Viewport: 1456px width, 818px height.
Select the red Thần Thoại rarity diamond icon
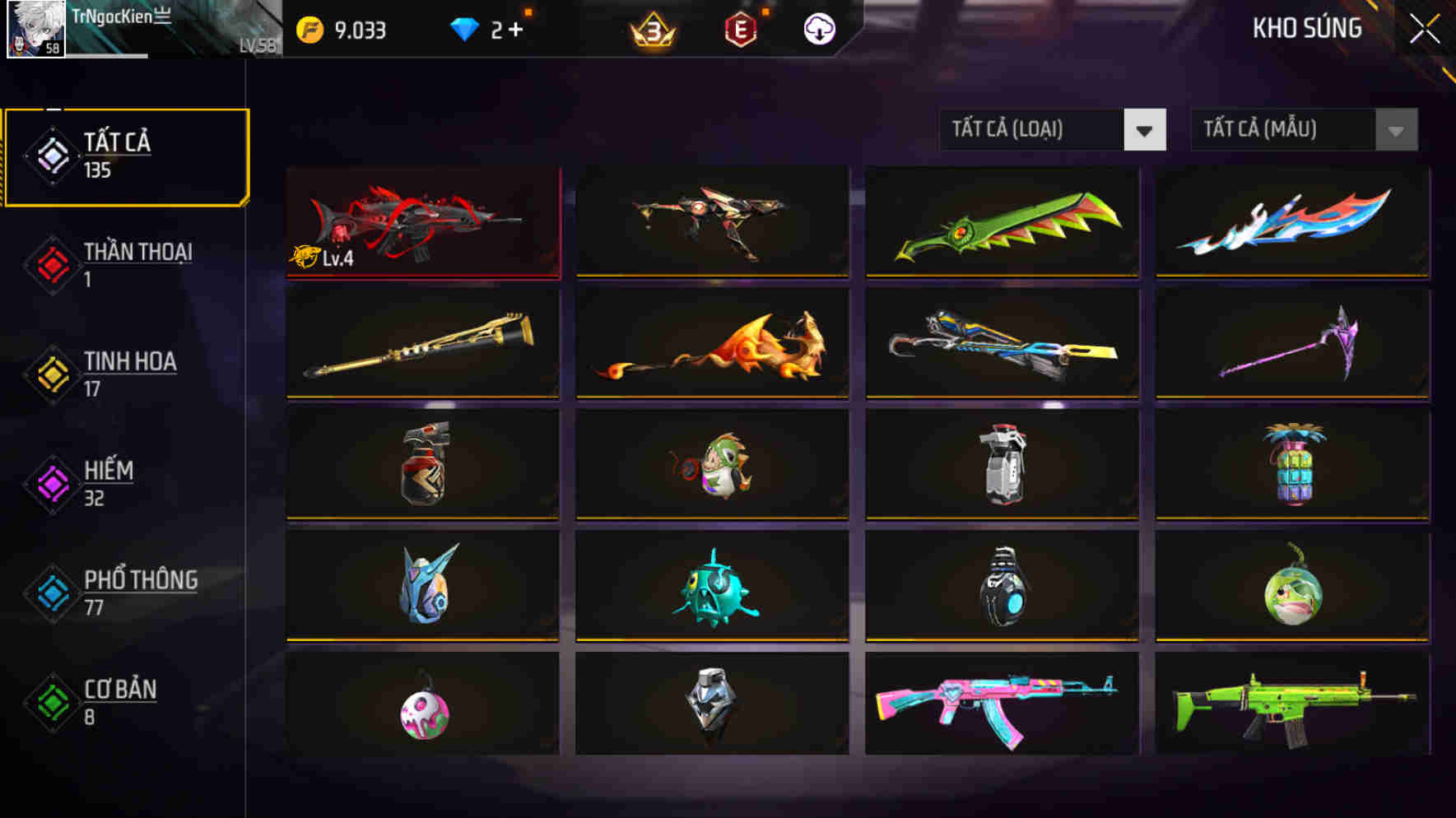coord(52,265)
